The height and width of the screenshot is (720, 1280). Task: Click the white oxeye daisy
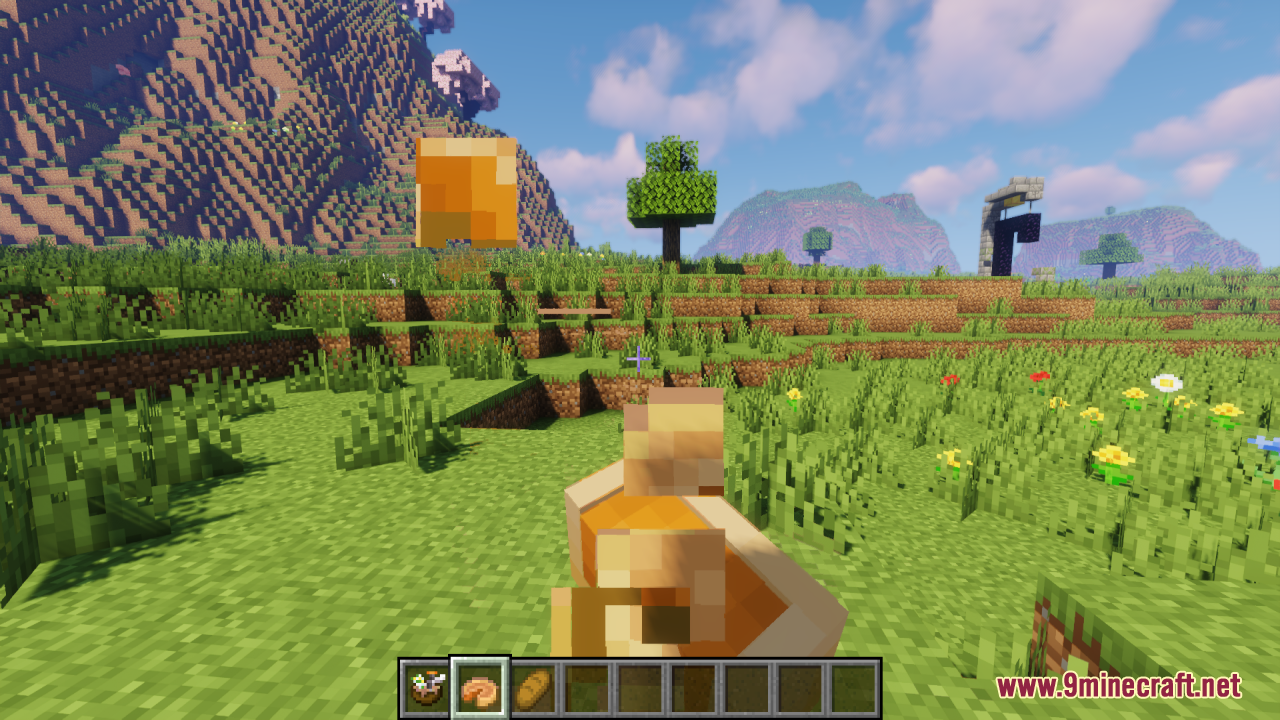coord(1167,383)
